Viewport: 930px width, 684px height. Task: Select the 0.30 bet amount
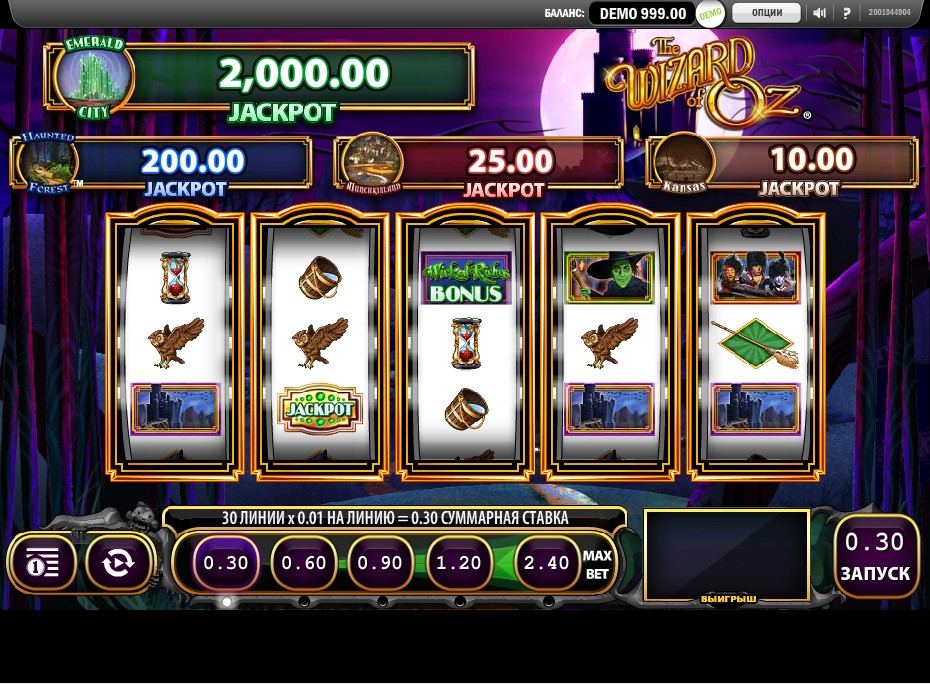[x=225, y=563]
